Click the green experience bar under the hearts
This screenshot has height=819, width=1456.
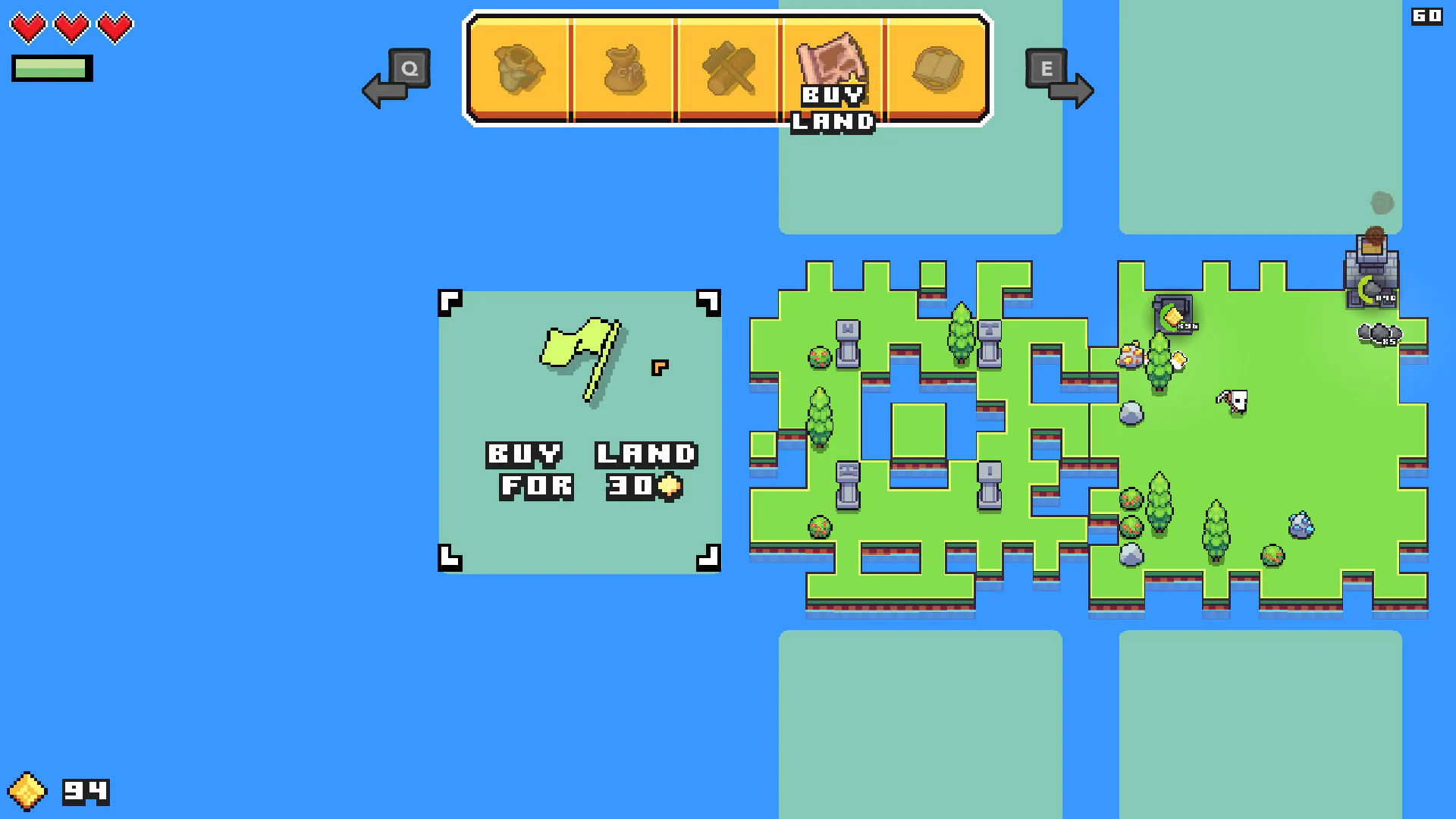pyautogui.click(x=51, y=67)
